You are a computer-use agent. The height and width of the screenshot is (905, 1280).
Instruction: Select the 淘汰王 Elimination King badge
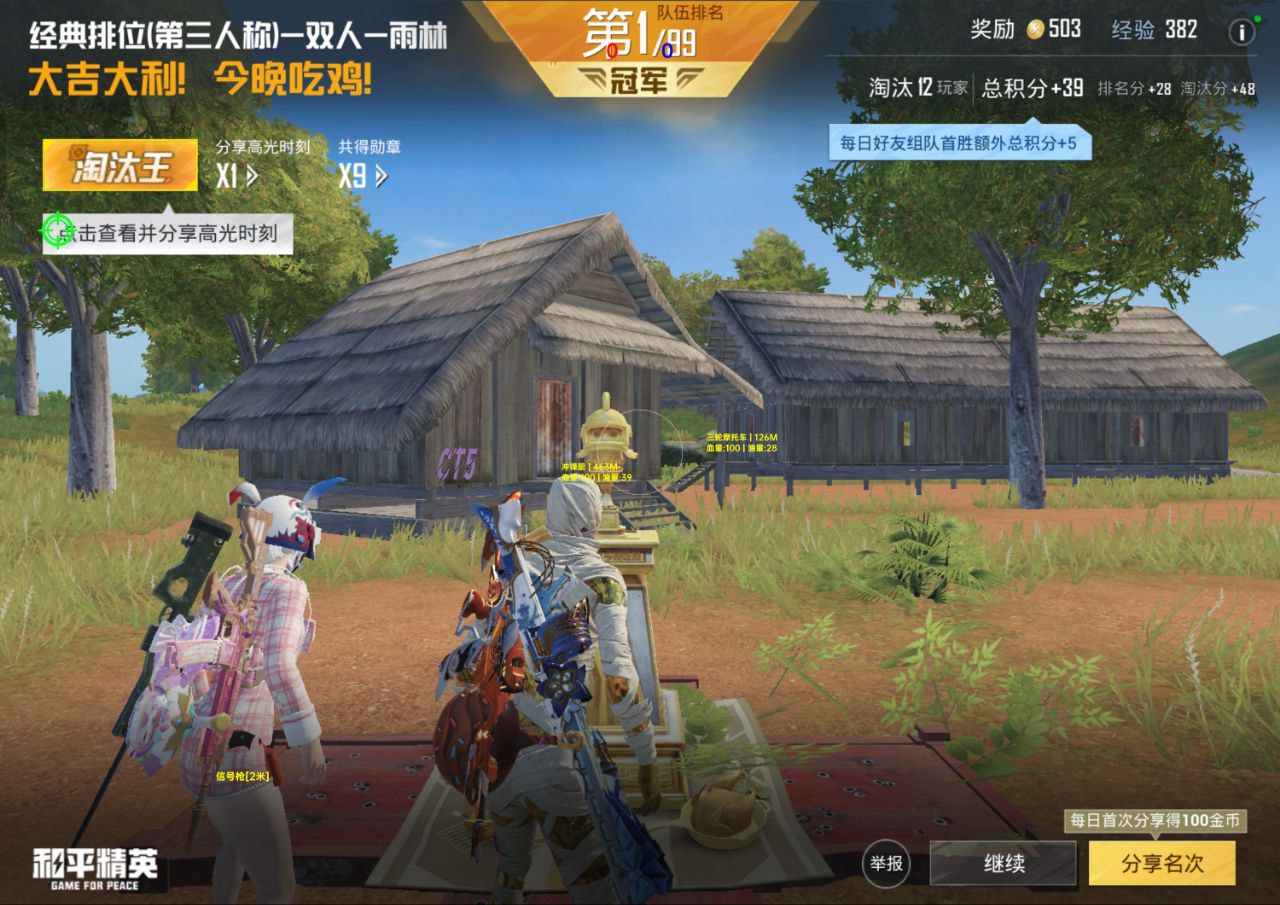[x=119, y=165]
